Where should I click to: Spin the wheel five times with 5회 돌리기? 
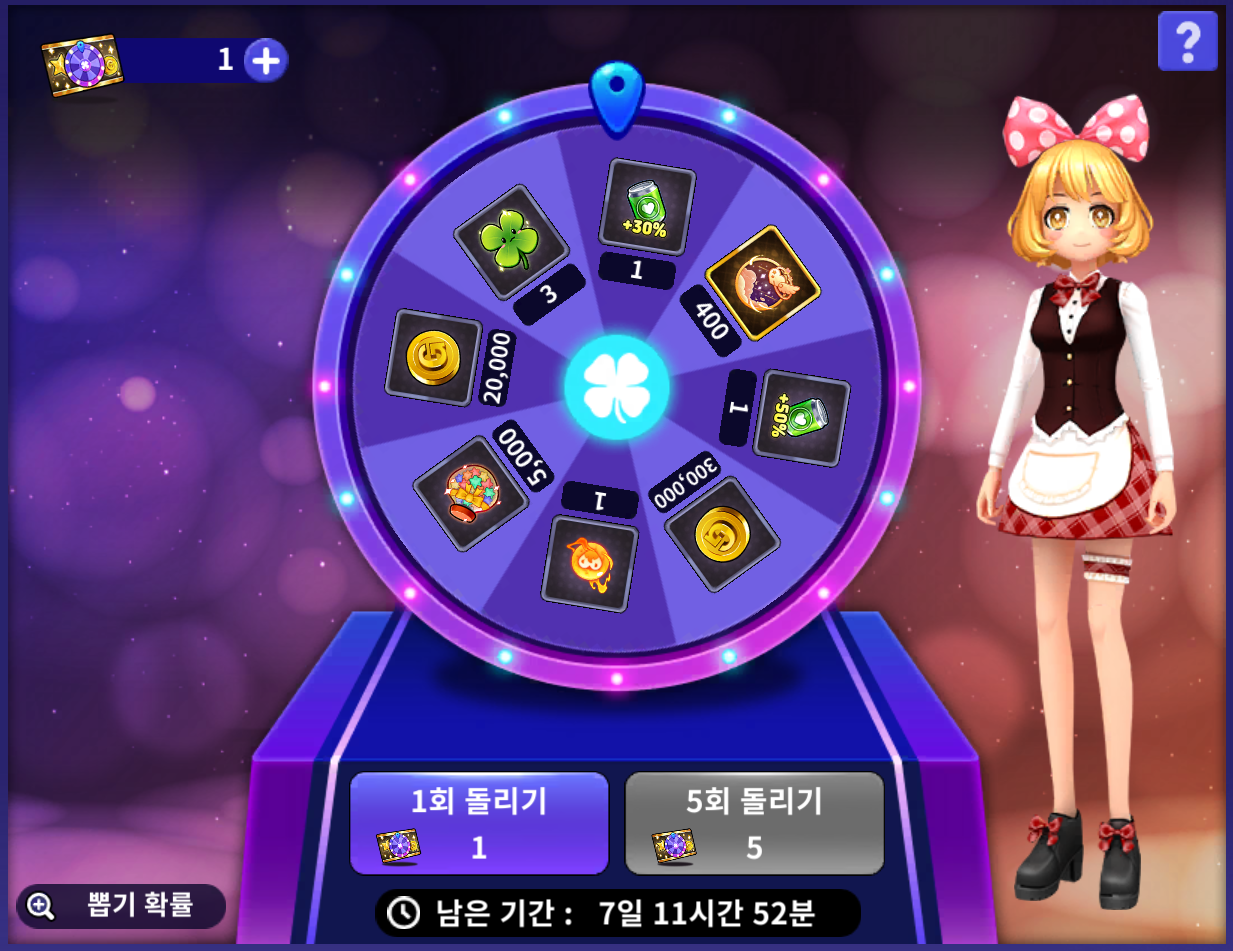(x=754, y=823)
